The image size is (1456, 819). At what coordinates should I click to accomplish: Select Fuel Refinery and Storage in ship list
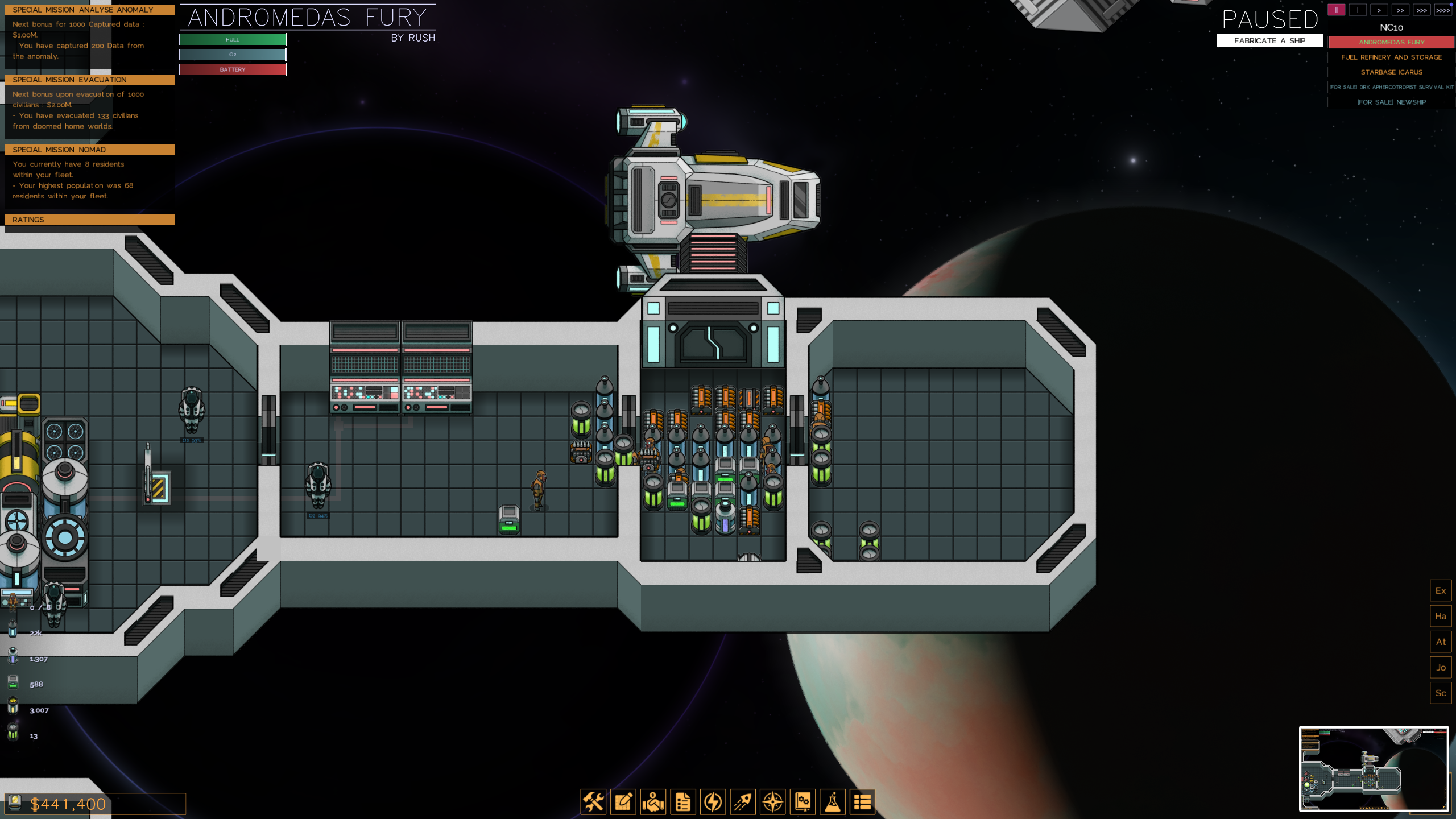[x=1391, y=57]
